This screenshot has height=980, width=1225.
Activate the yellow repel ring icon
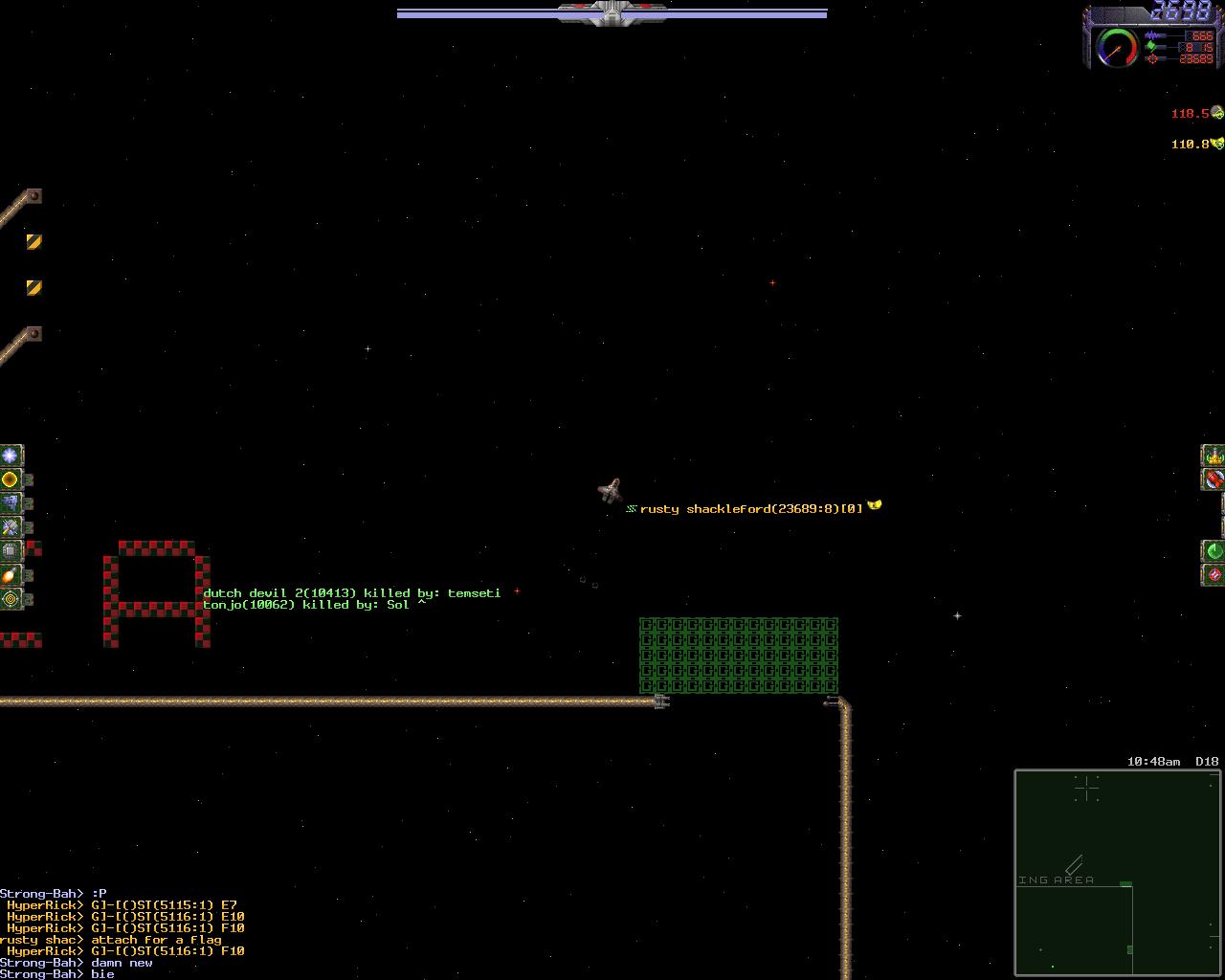[x=11, y=479]
